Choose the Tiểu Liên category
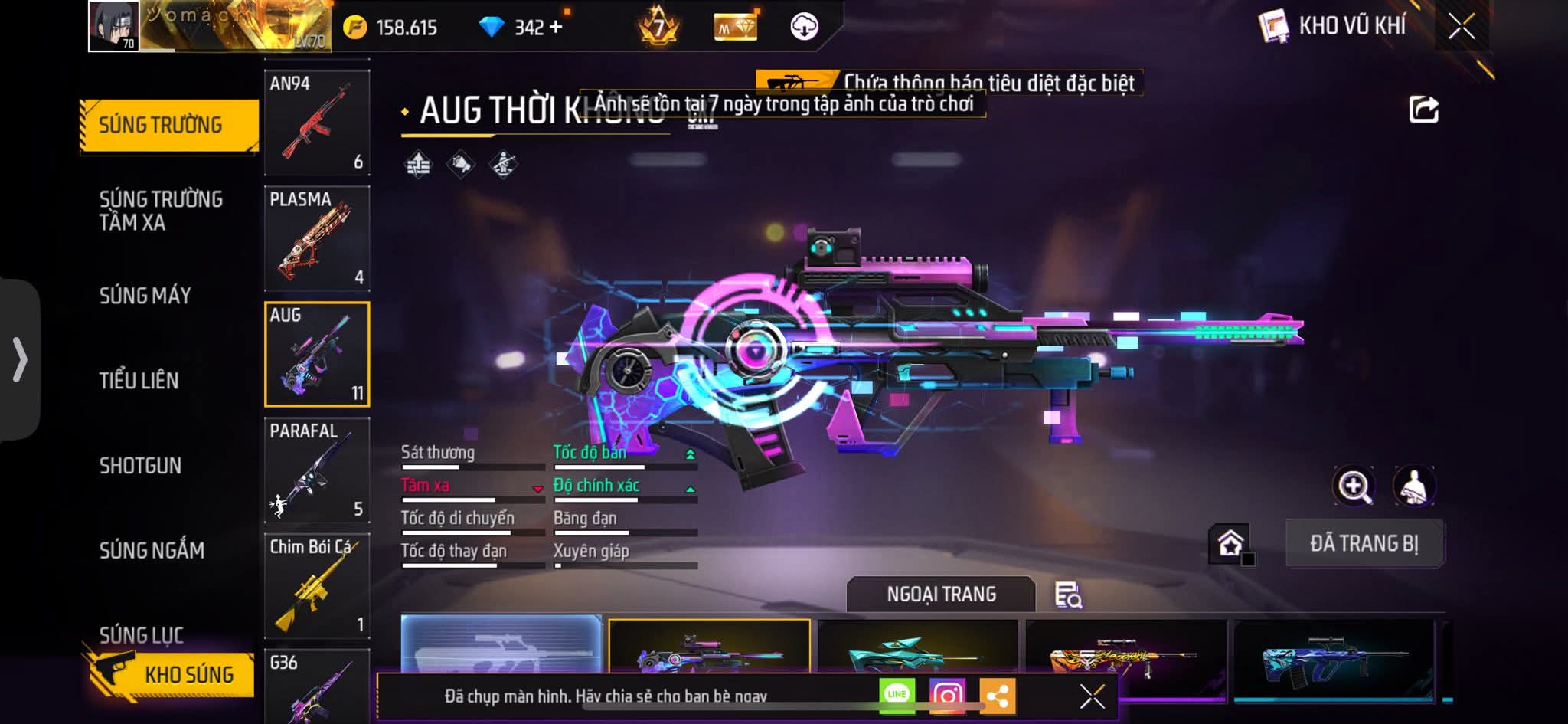 [139, 381]
